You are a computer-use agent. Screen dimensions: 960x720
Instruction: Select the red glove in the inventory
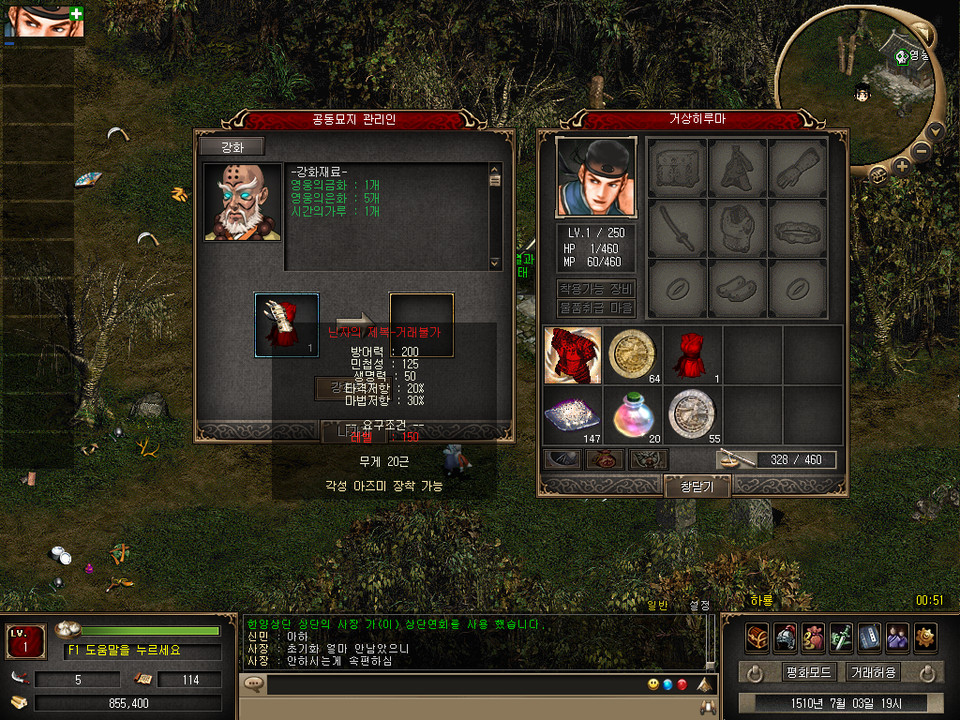click(x=693, y=355)
